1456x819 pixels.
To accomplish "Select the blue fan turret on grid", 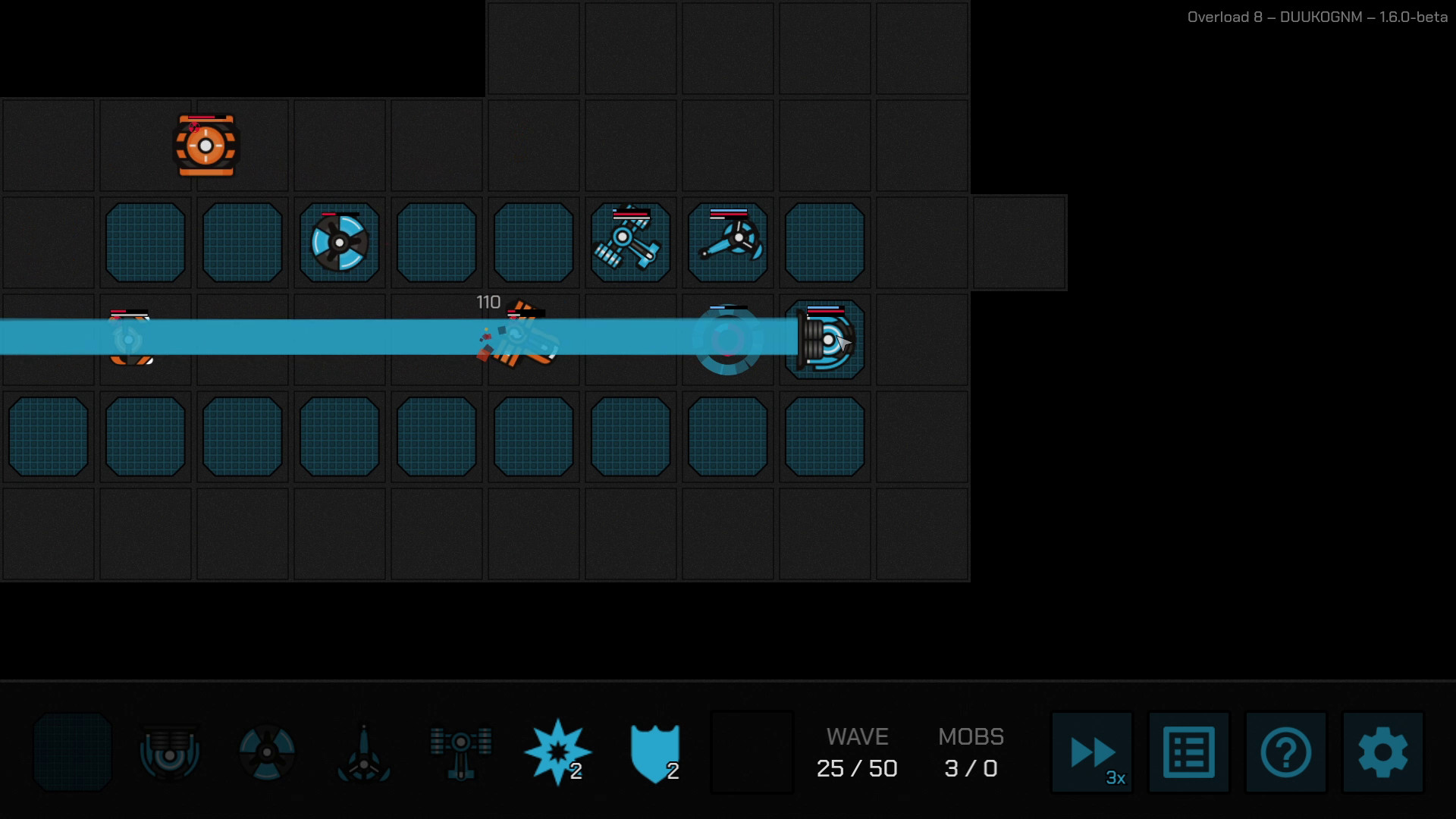I will (339, 243).
